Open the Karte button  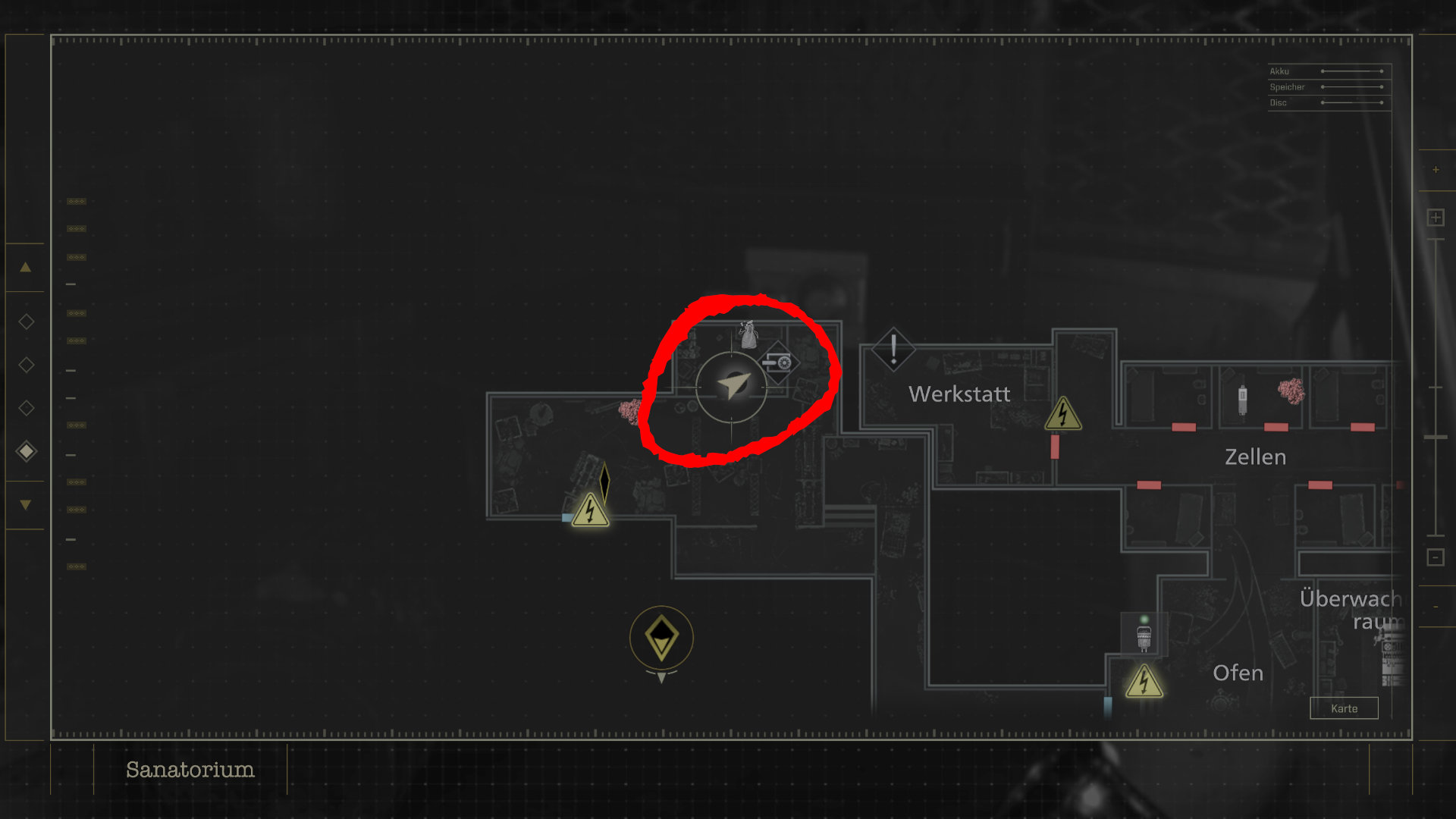(x=1344, y=708)
